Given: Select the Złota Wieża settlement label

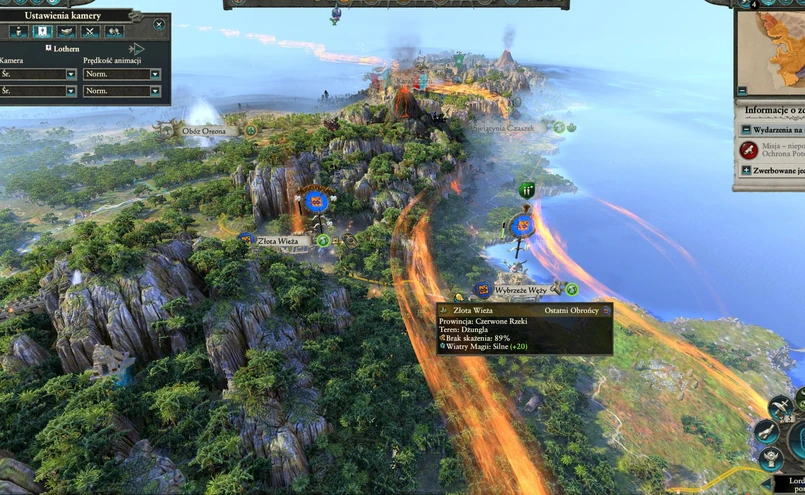Looking at the screenshot, I should click(x=277, y=241).
